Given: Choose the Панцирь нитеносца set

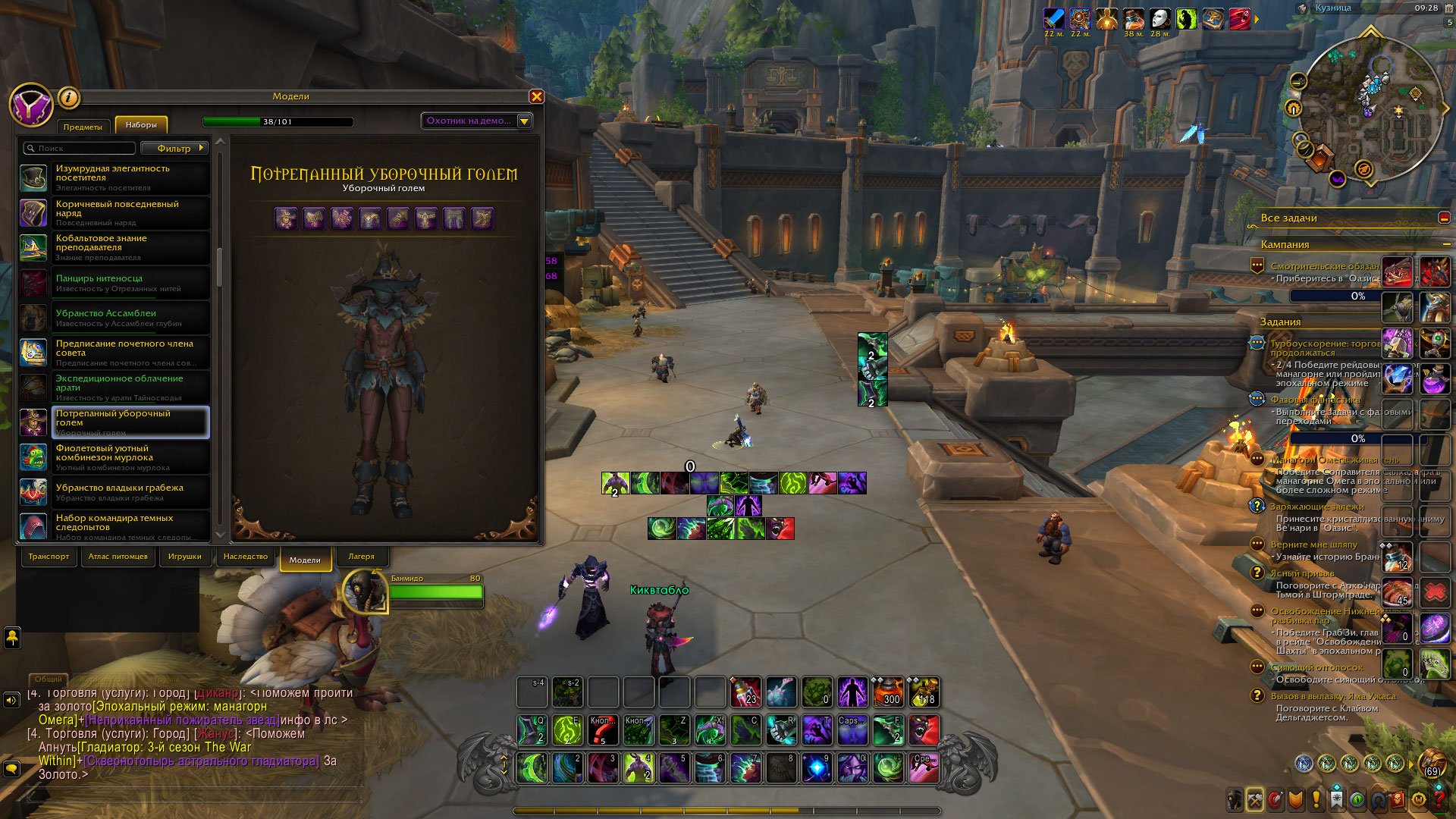Looking at the screenshot, I should (114, 283).
